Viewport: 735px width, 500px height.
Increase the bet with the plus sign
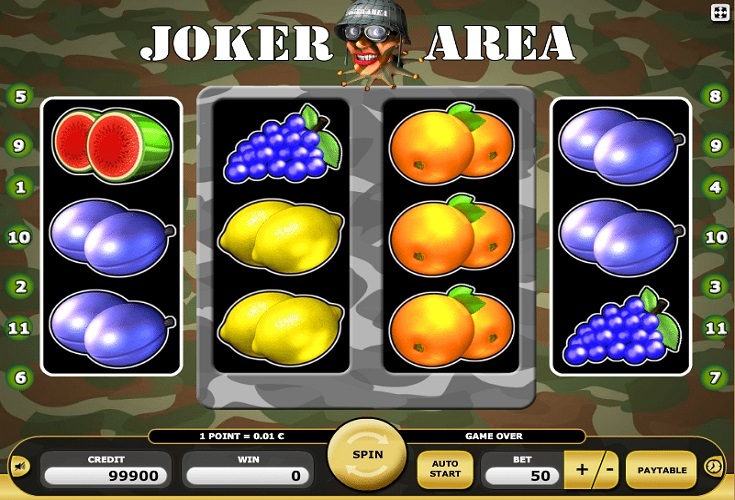click(582, 469)
